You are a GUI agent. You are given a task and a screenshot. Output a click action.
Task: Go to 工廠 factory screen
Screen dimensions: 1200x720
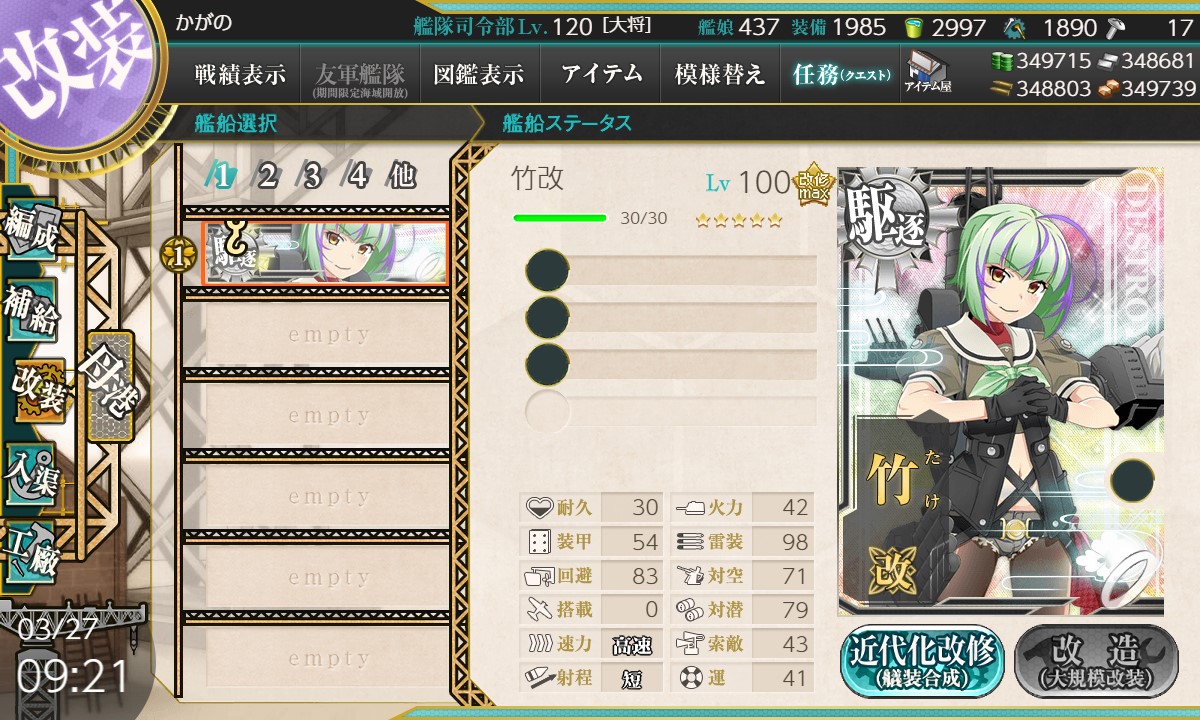pyautogui.click(x=32, y=552)
